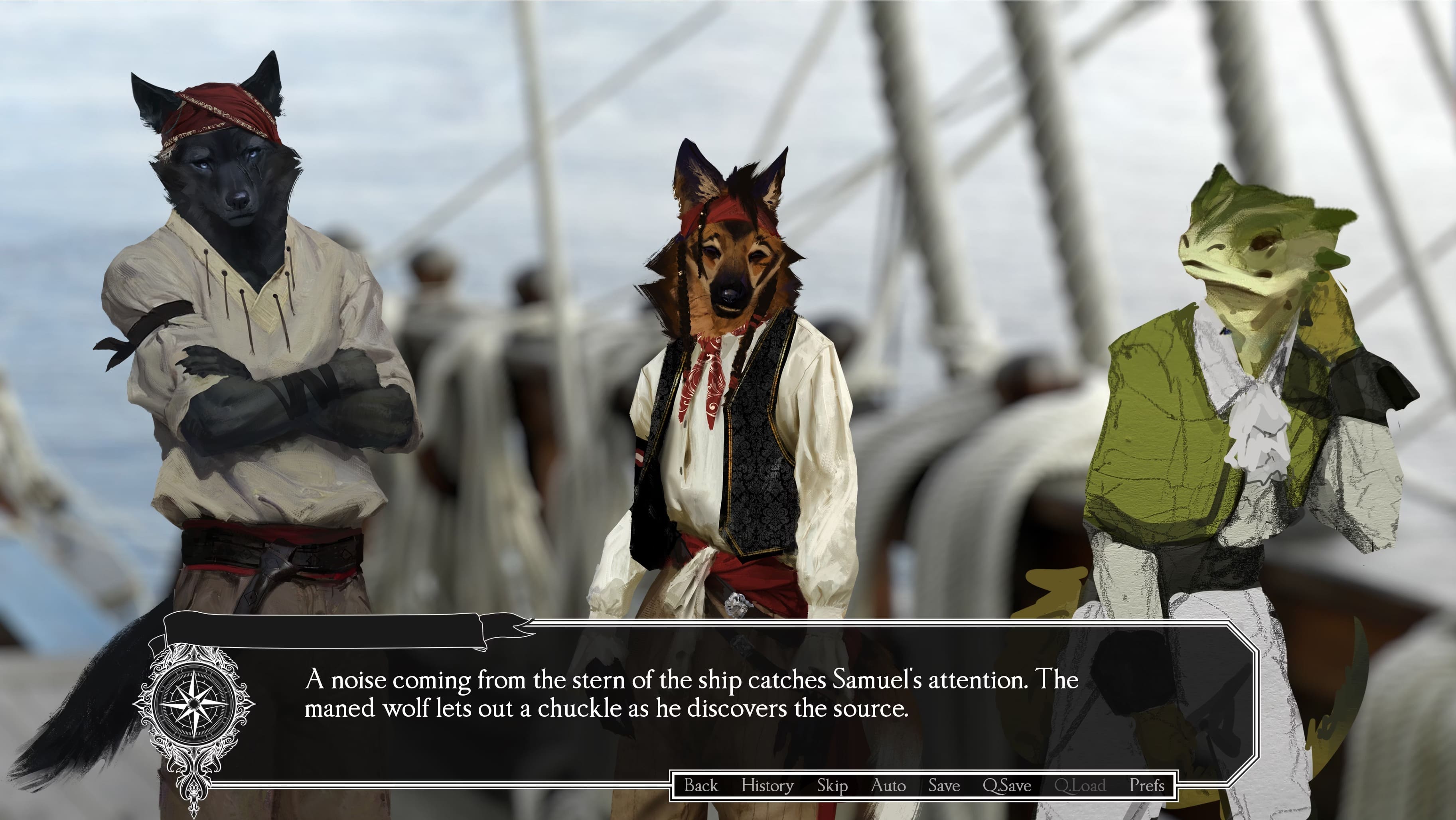Open the Save menu
The height and width of the screenshot is (820, 1456).
[944, 786]
